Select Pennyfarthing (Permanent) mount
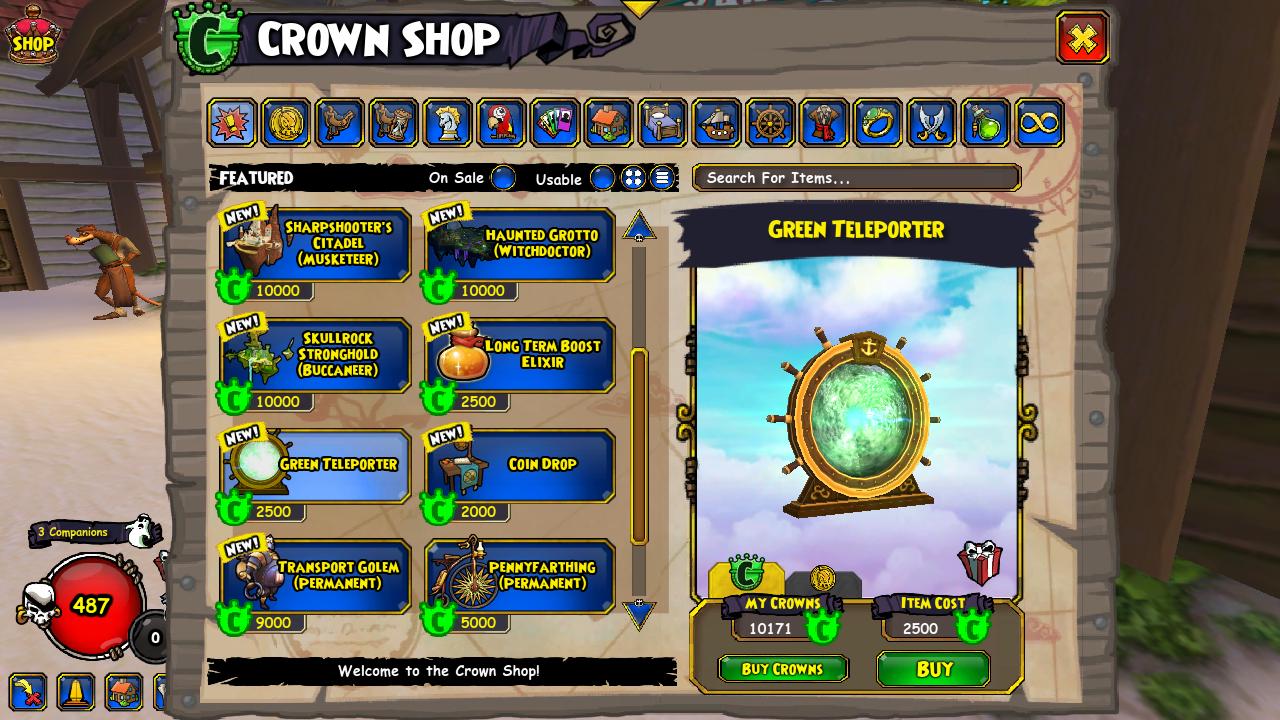The image size is (1280, 720). [521, 577]
